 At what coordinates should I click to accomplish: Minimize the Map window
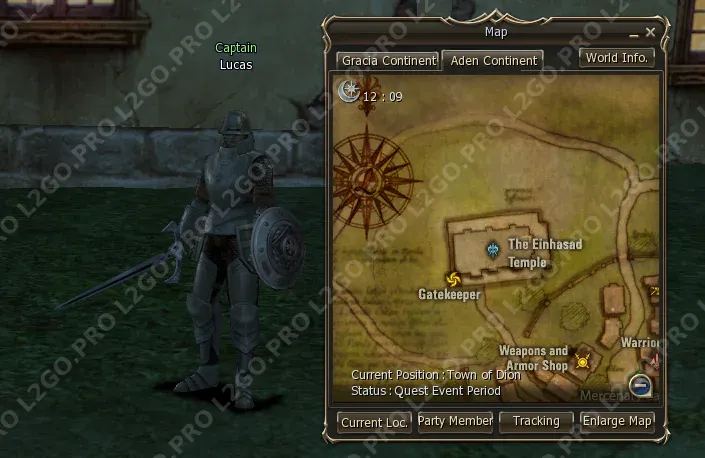[633, 33]
